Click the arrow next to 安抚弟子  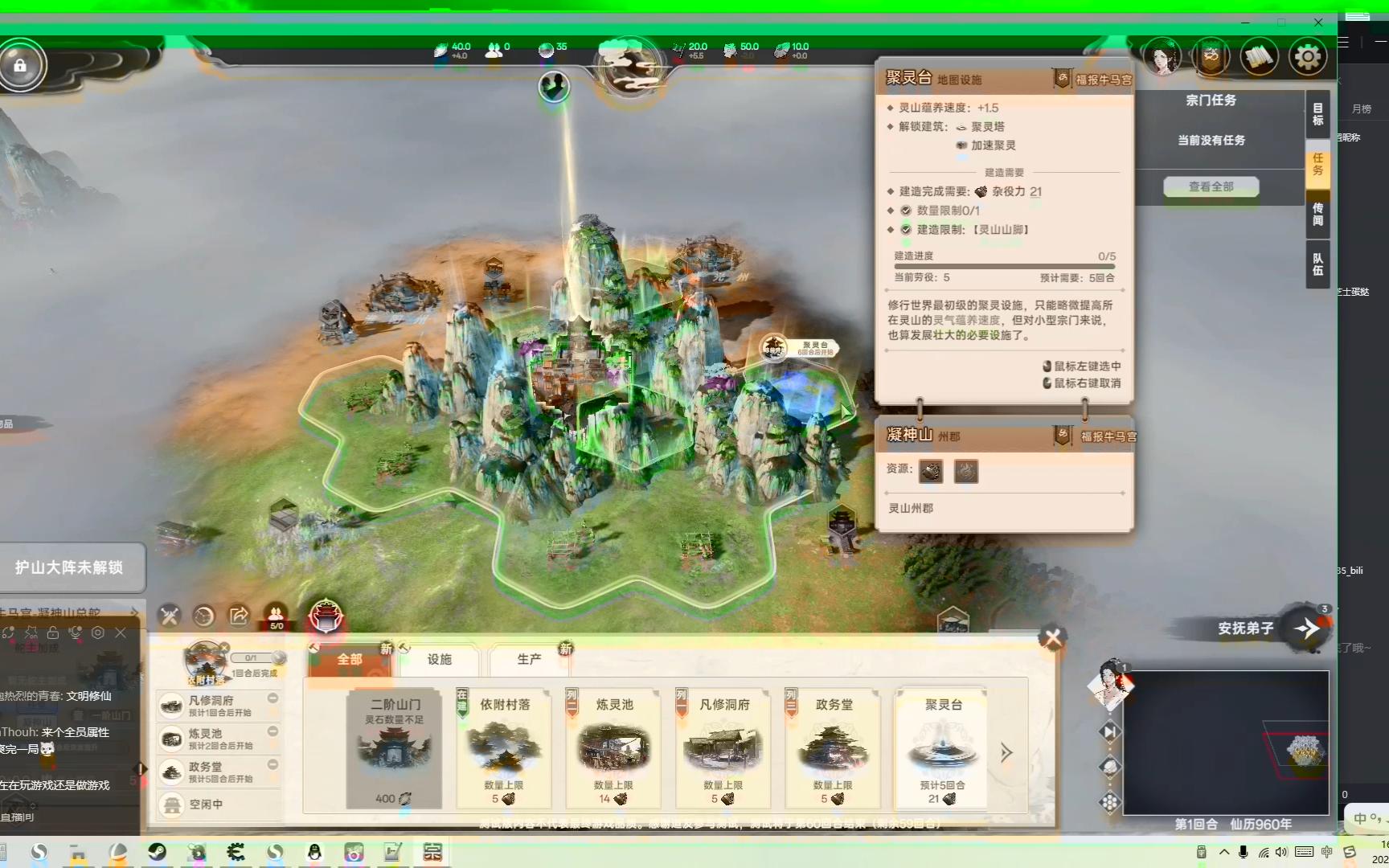click(1308, 630)
